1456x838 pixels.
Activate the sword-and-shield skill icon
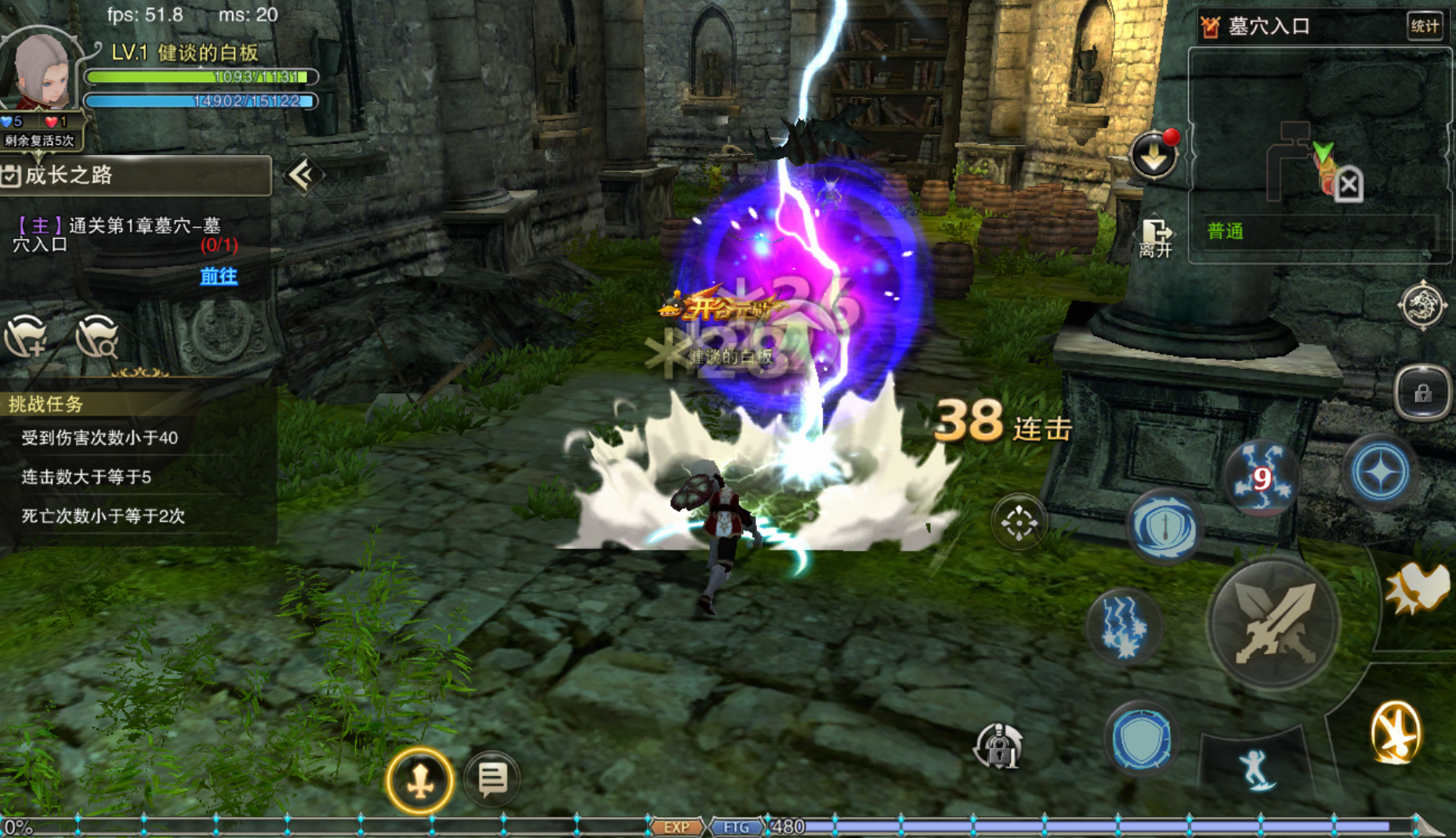click(x=1164, y=528)
